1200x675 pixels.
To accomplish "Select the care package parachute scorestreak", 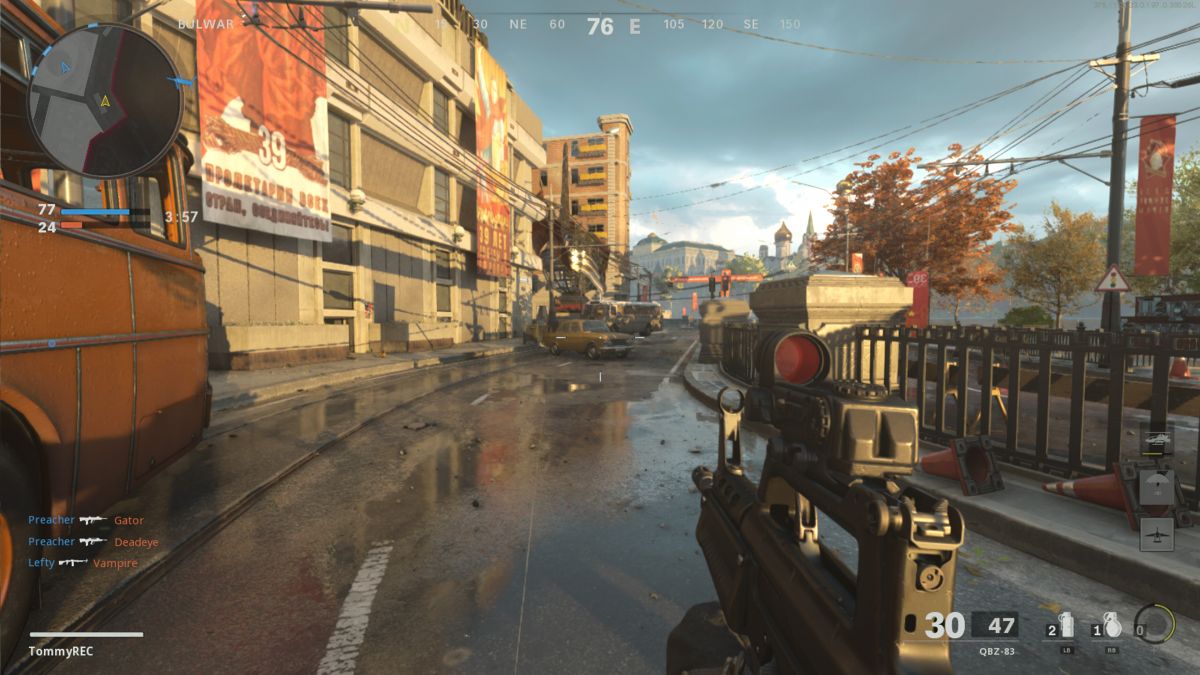I will pos(1156,486).
